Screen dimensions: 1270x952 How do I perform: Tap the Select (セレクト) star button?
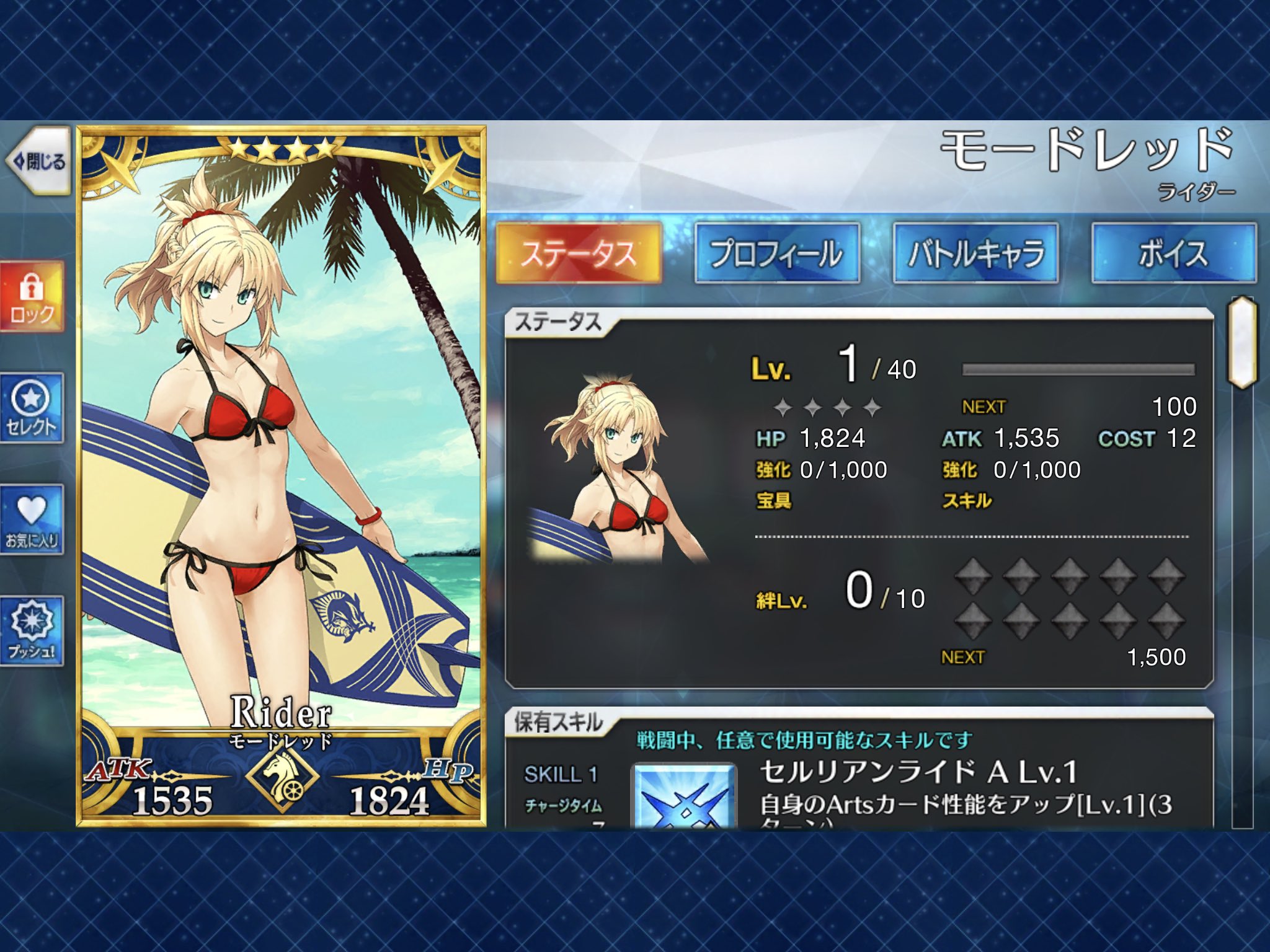tap(32, 408)
